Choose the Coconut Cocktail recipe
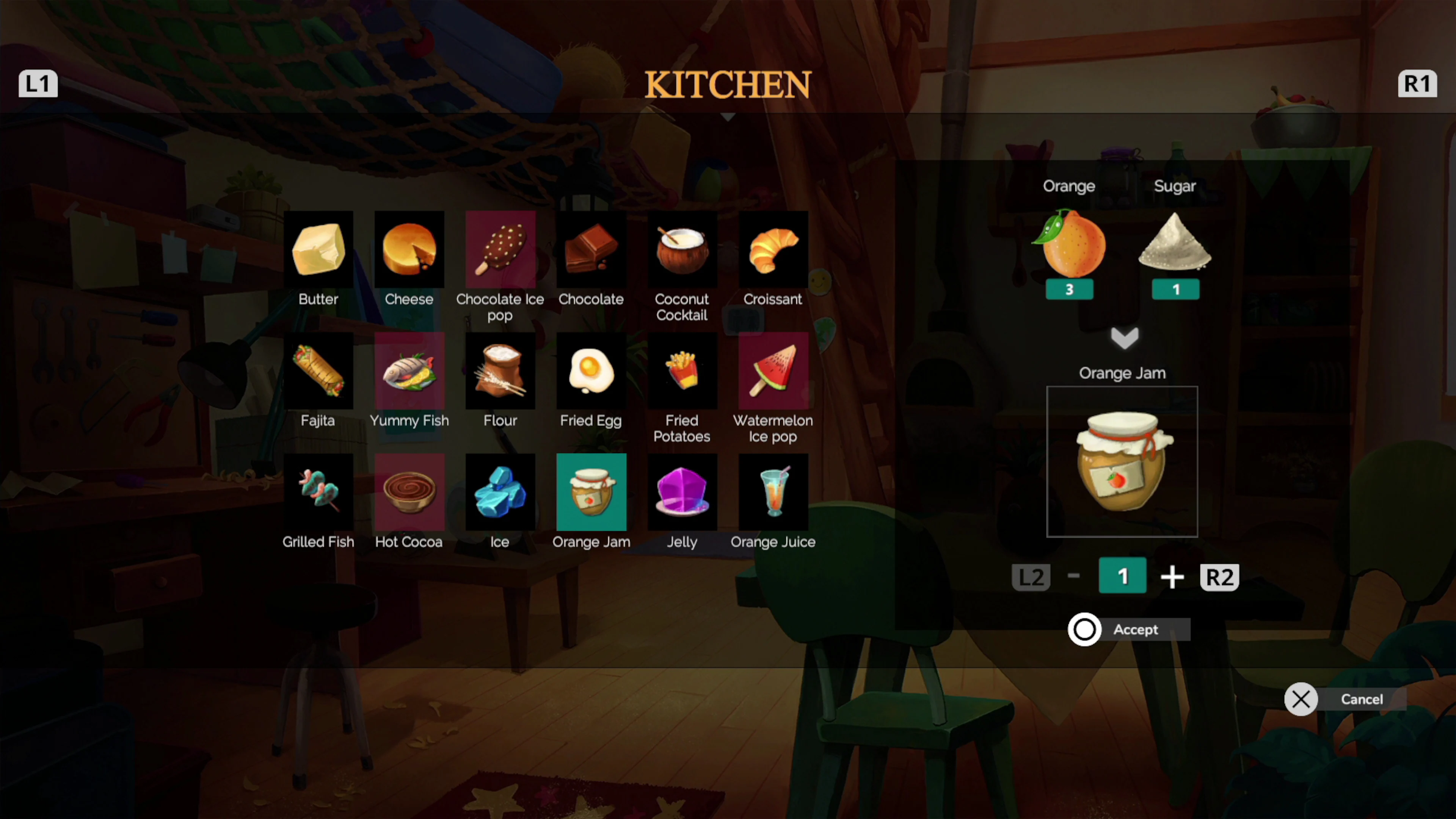 coord(682,249)
